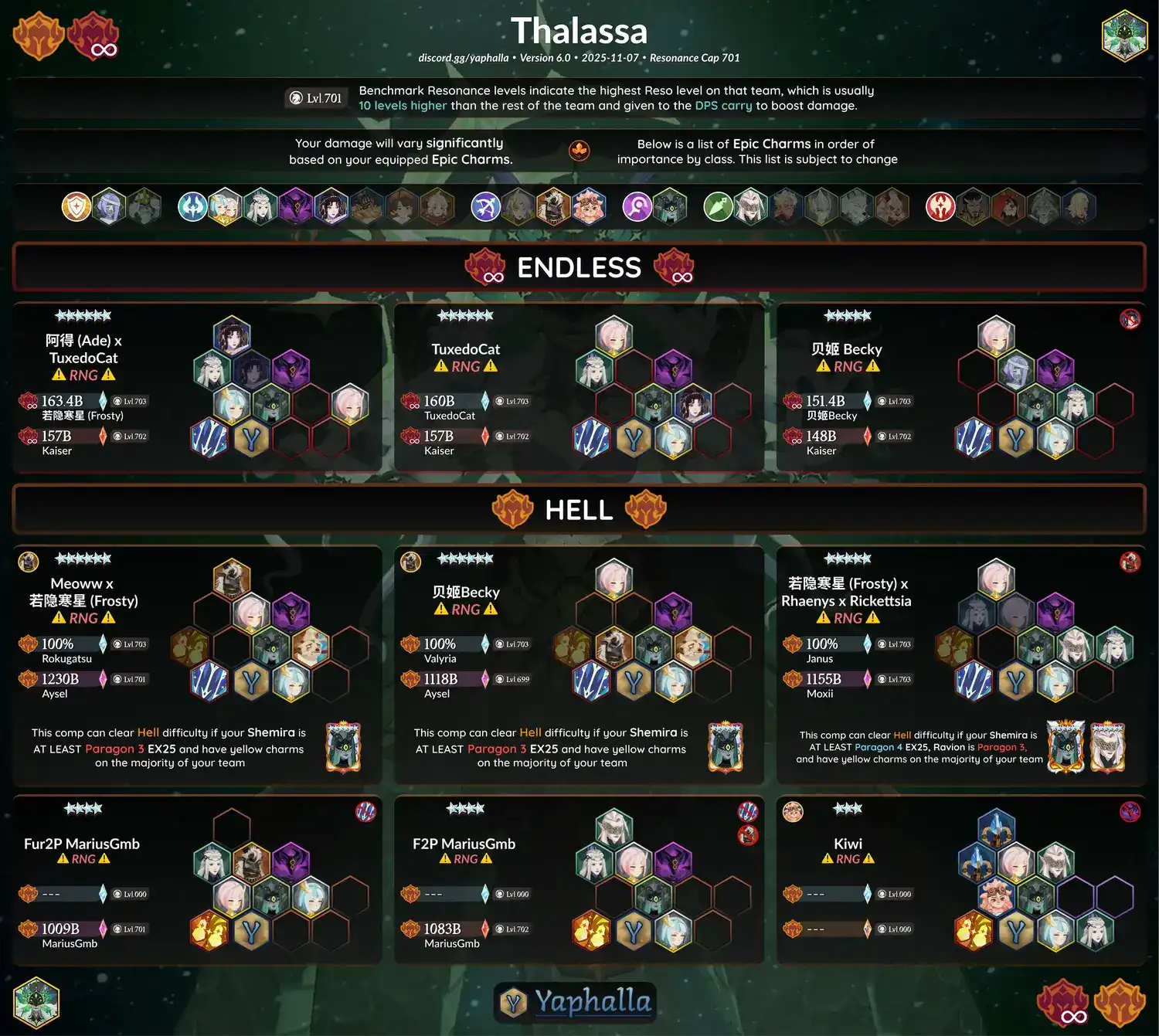The image size is (1159, 1036).
Task: Open the discord.gg/yaphalla link
Action: coord(463,58)
